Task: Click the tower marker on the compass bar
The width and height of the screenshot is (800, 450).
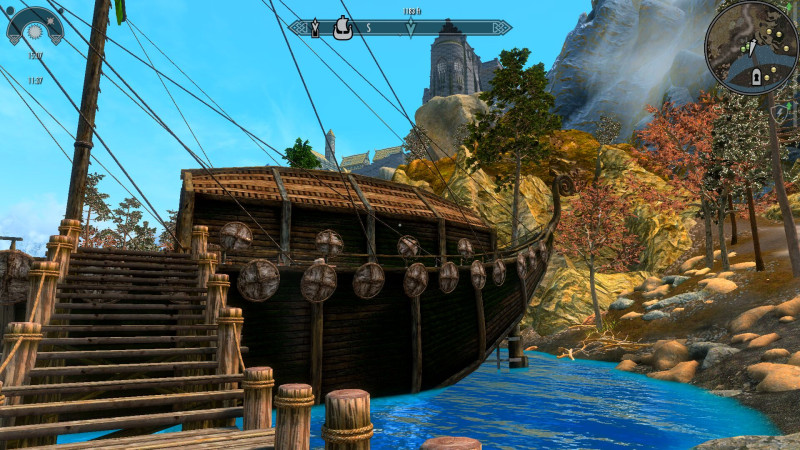Action: pos(315,28)
